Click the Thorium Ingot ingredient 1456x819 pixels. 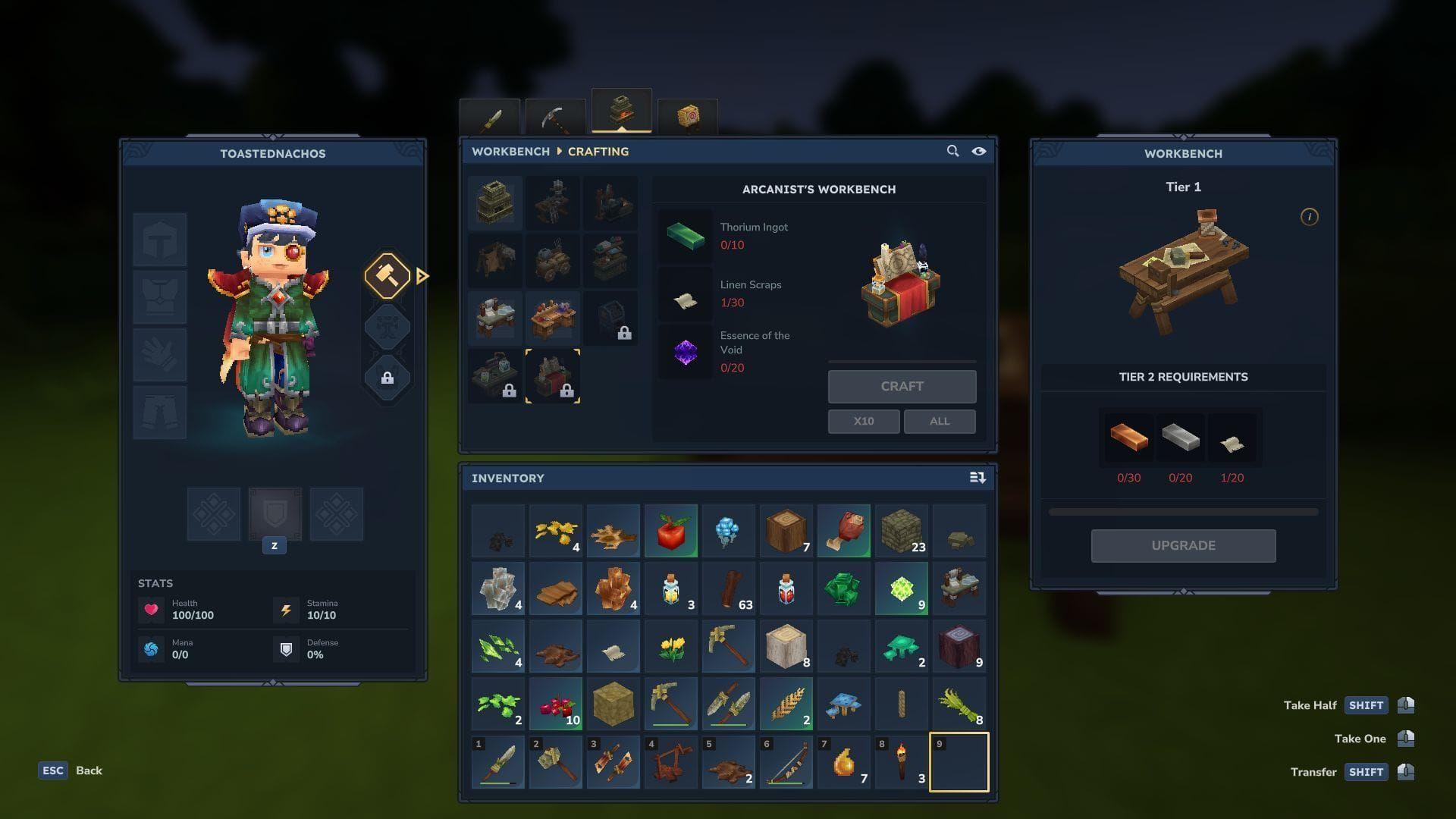pyautogui.click(x=686, y=236)
